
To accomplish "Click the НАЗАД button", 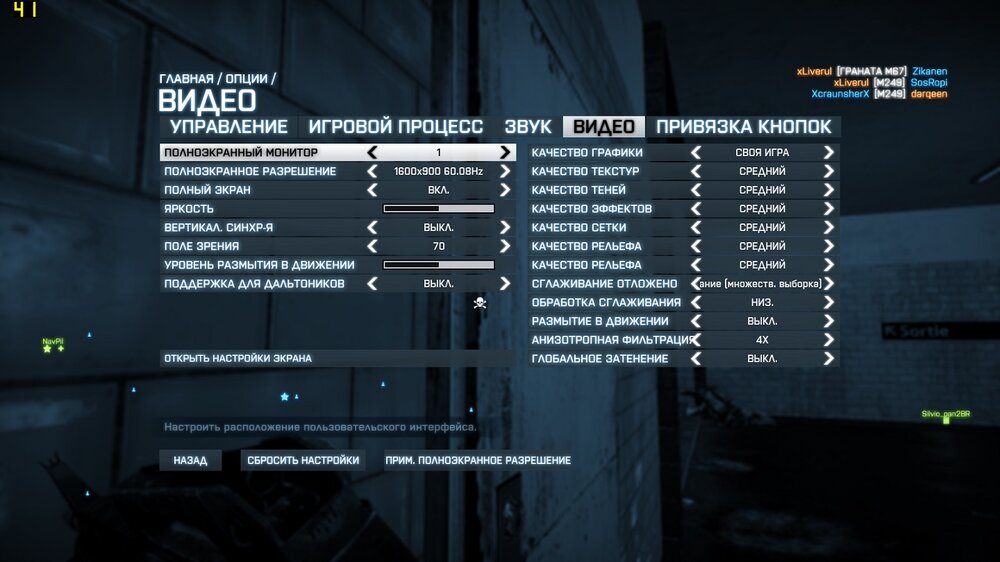I will point(190,460).
